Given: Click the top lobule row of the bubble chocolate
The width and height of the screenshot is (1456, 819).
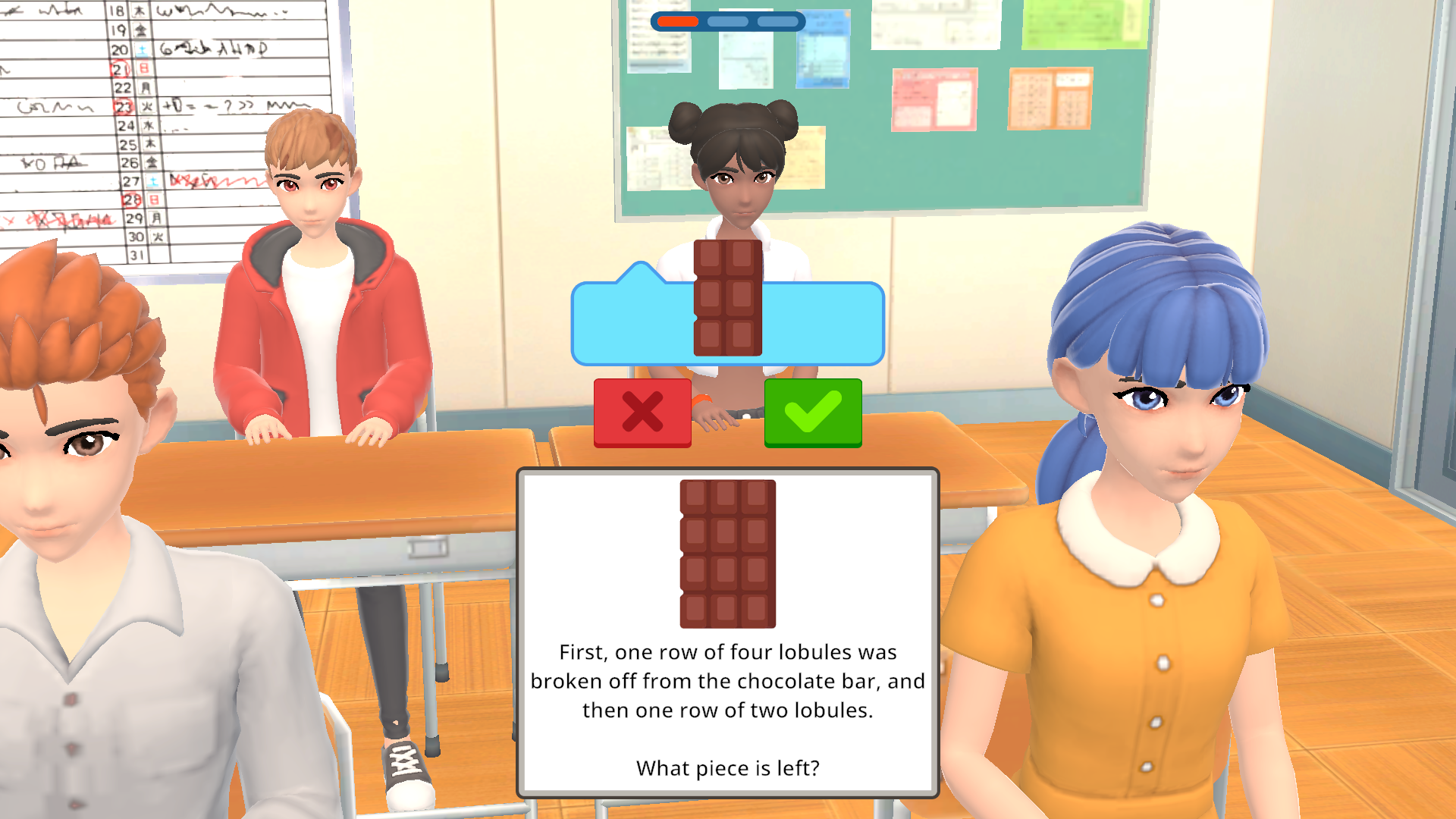Looking at the screenshot, I should click(726, 258).
